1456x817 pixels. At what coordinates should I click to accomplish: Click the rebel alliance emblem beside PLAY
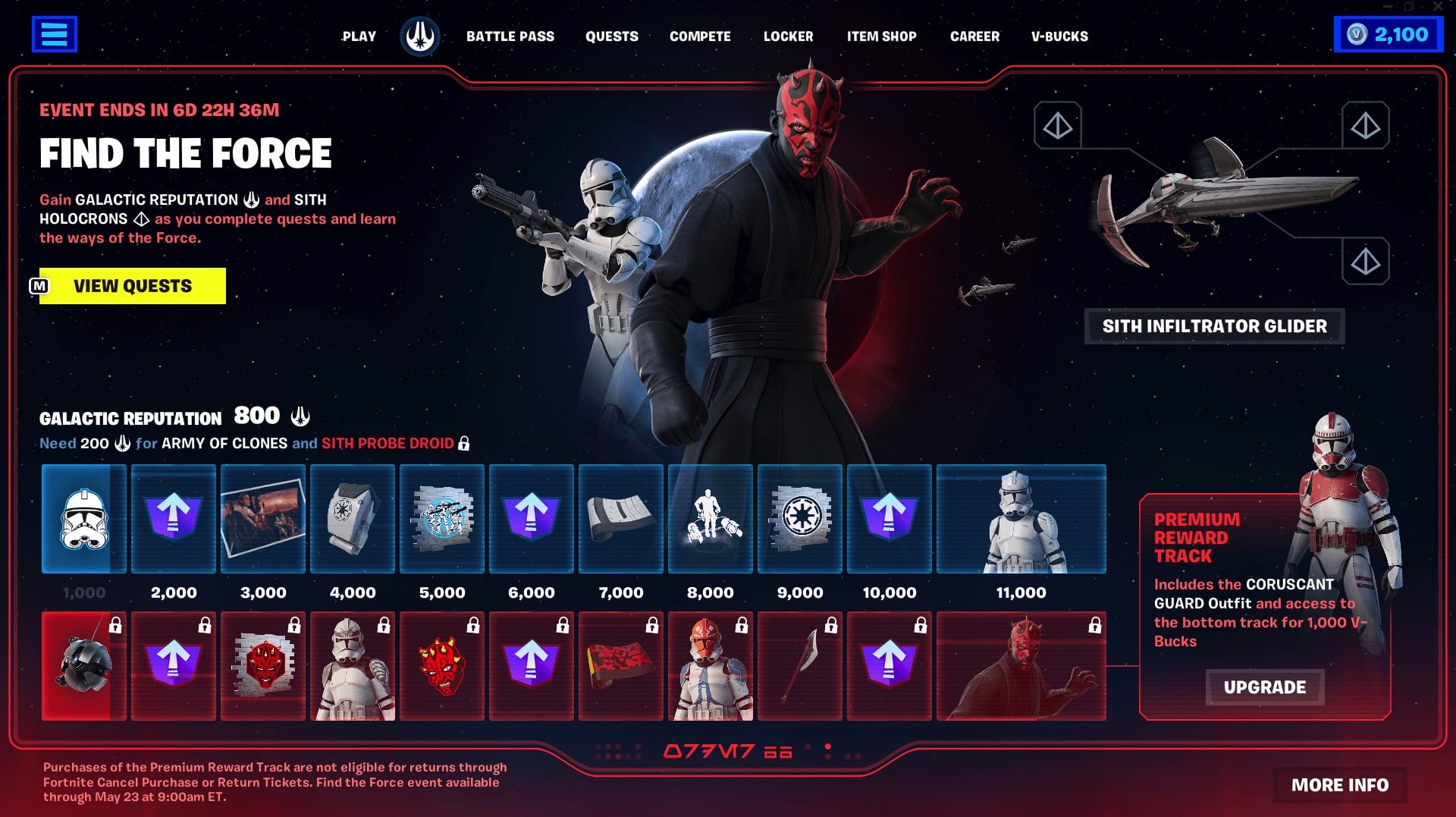[x=419, y=34]
